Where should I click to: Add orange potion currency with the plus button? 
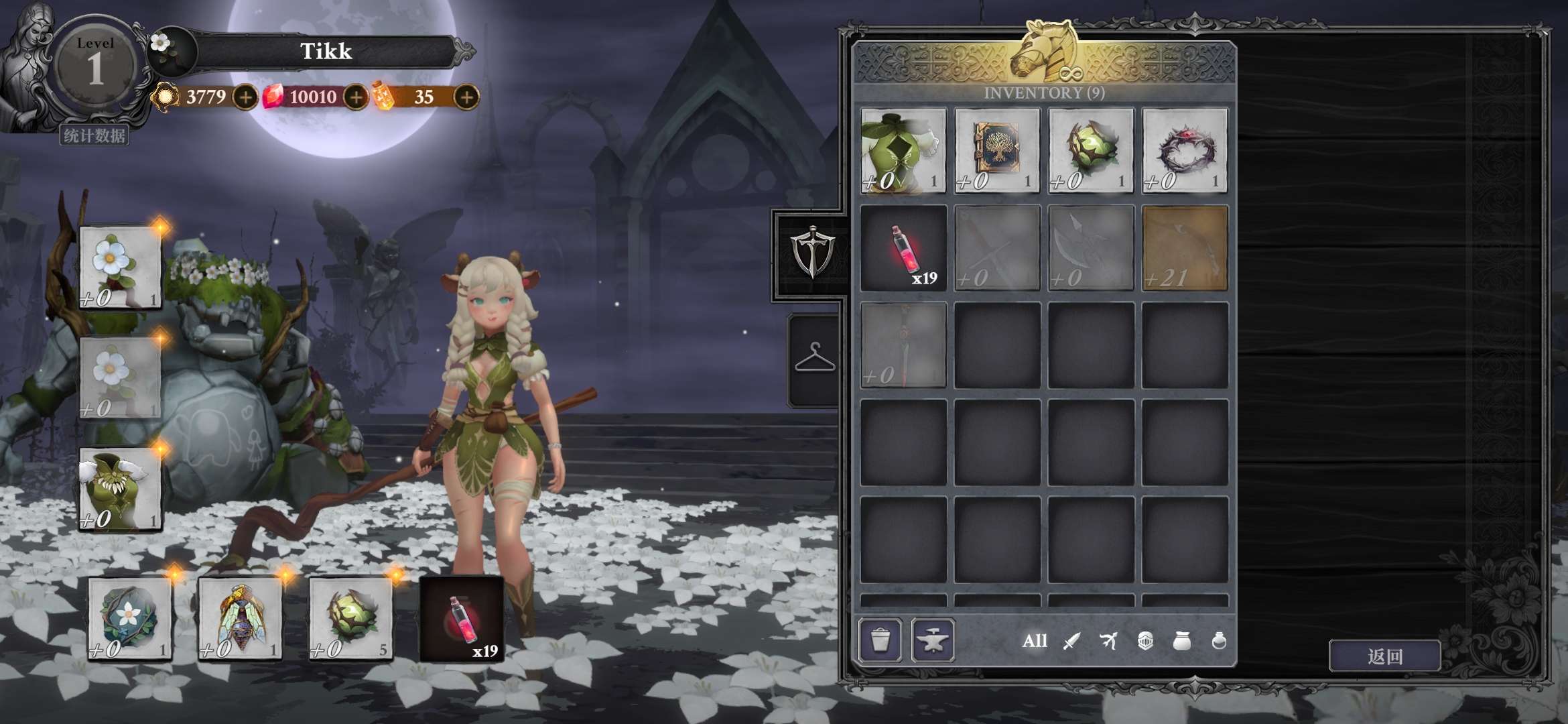[x=466, y=98]
